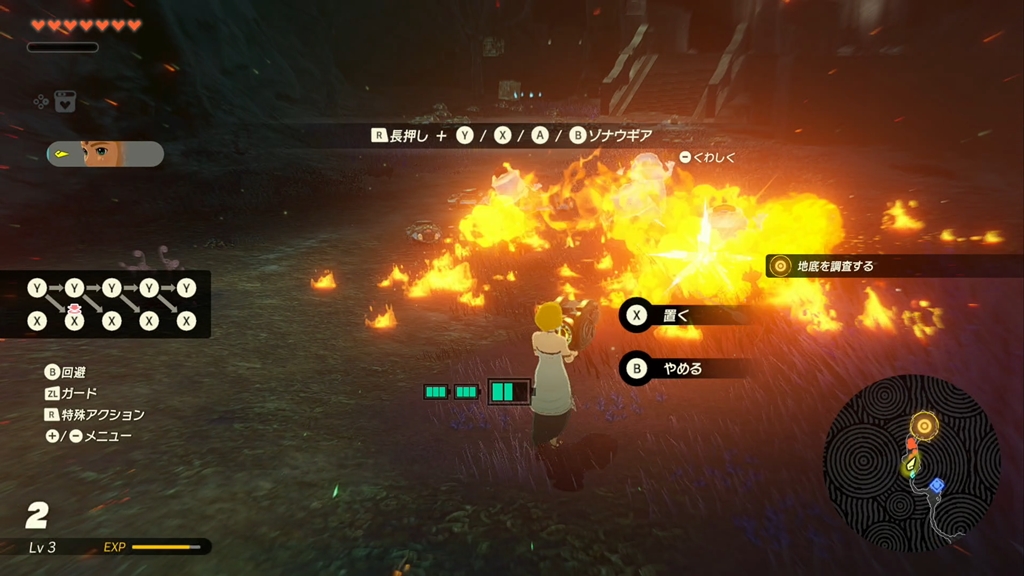Select Zelda's character portrait
The height and width of the screenshot is (576, 1024).
coord(104,153)
